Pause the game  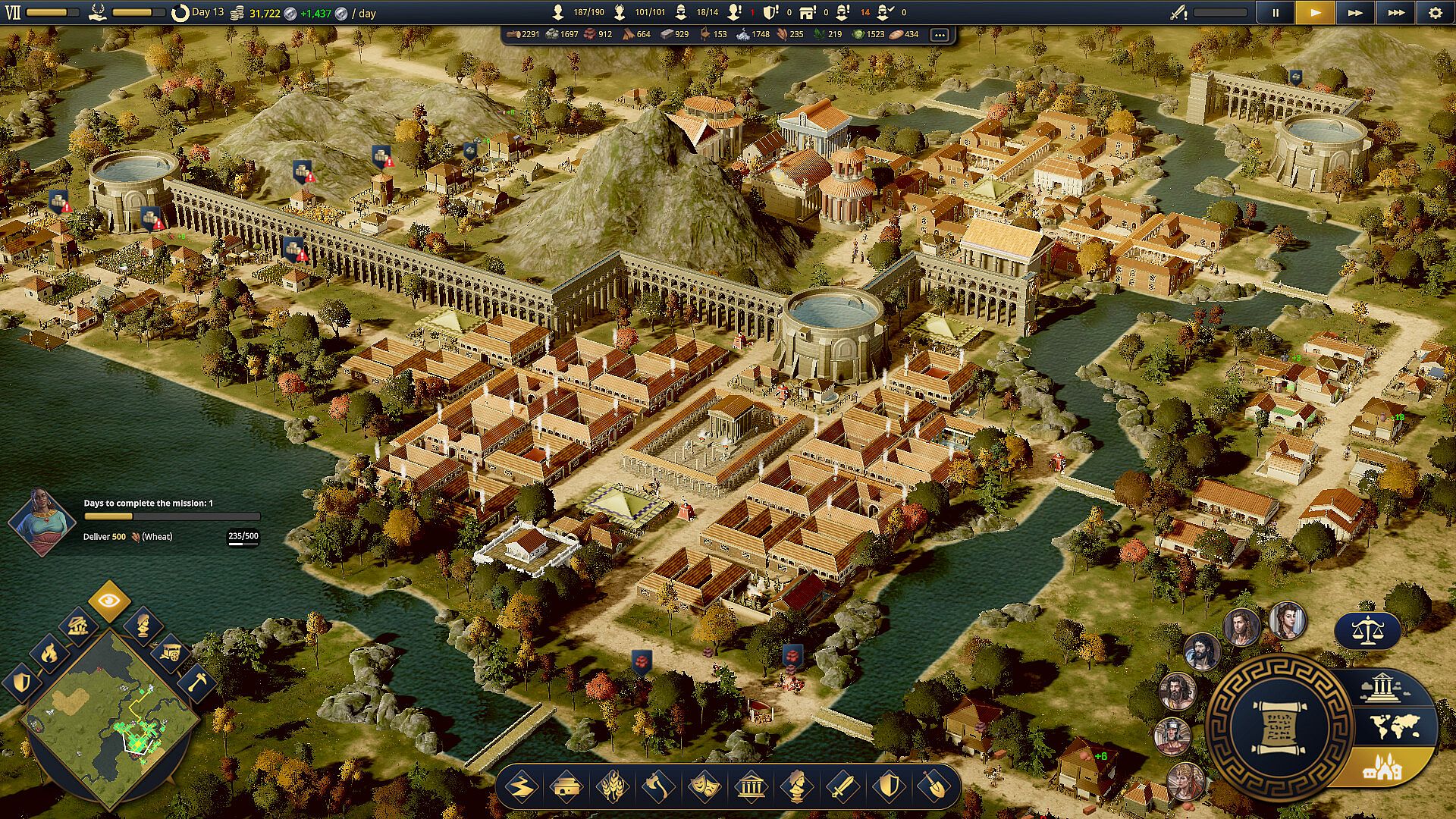1276,13
